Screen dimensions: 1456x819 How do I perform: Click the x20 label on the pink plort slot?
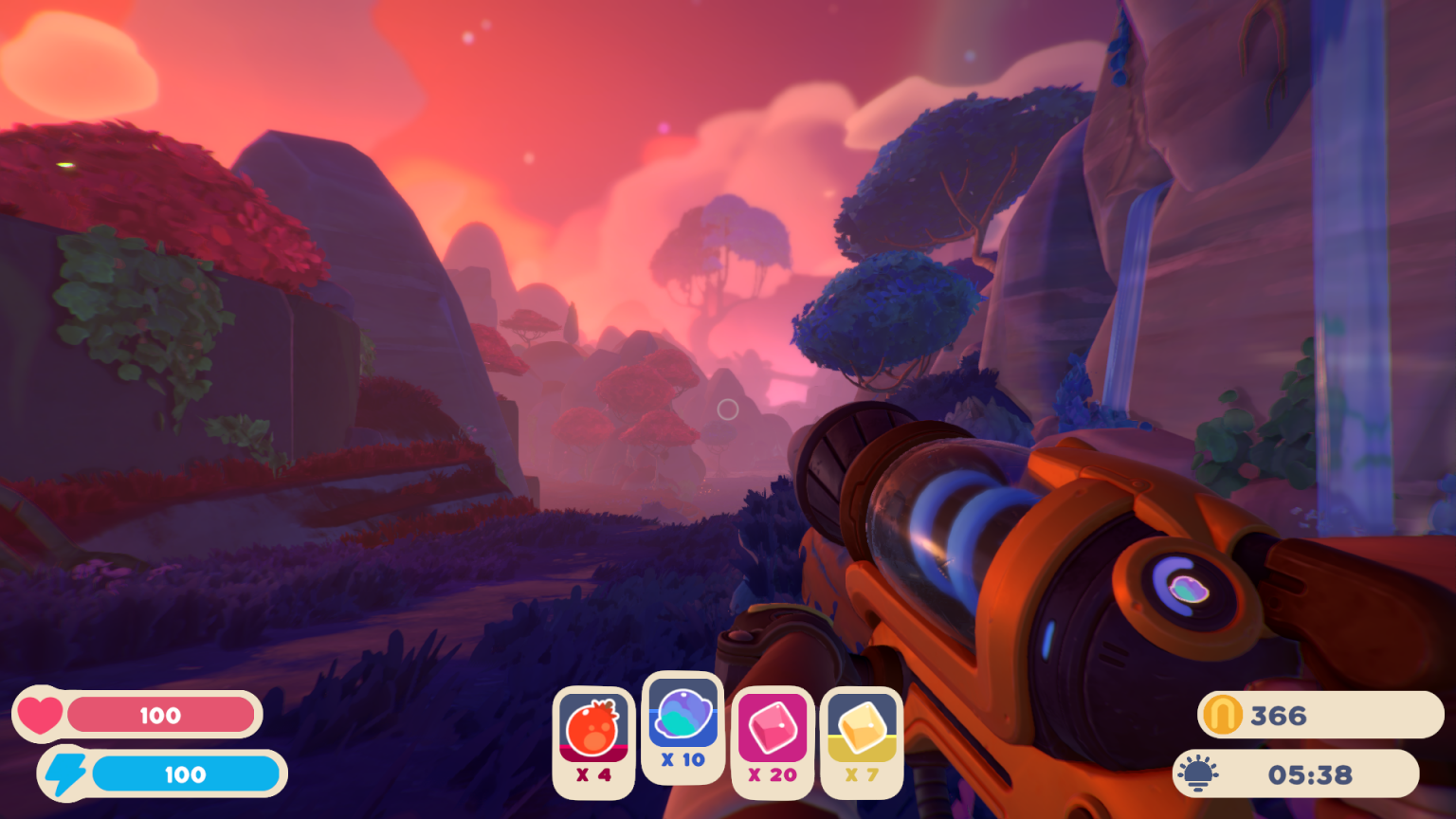pos(773,775)
